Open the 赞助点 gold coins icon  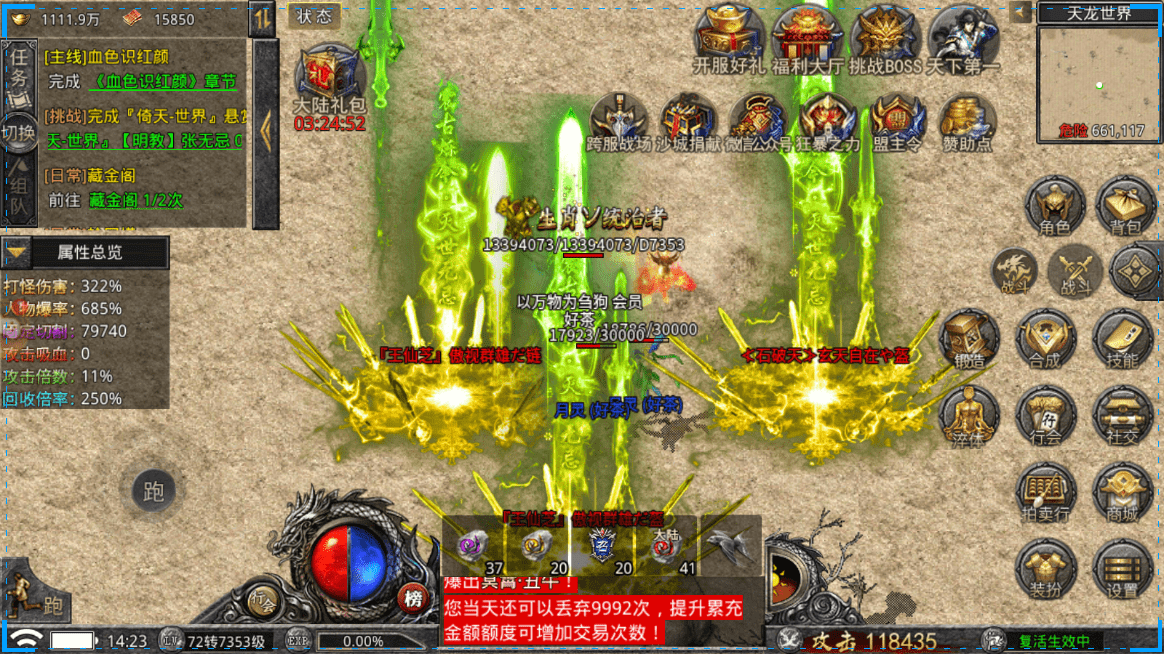tap(967, 122)
